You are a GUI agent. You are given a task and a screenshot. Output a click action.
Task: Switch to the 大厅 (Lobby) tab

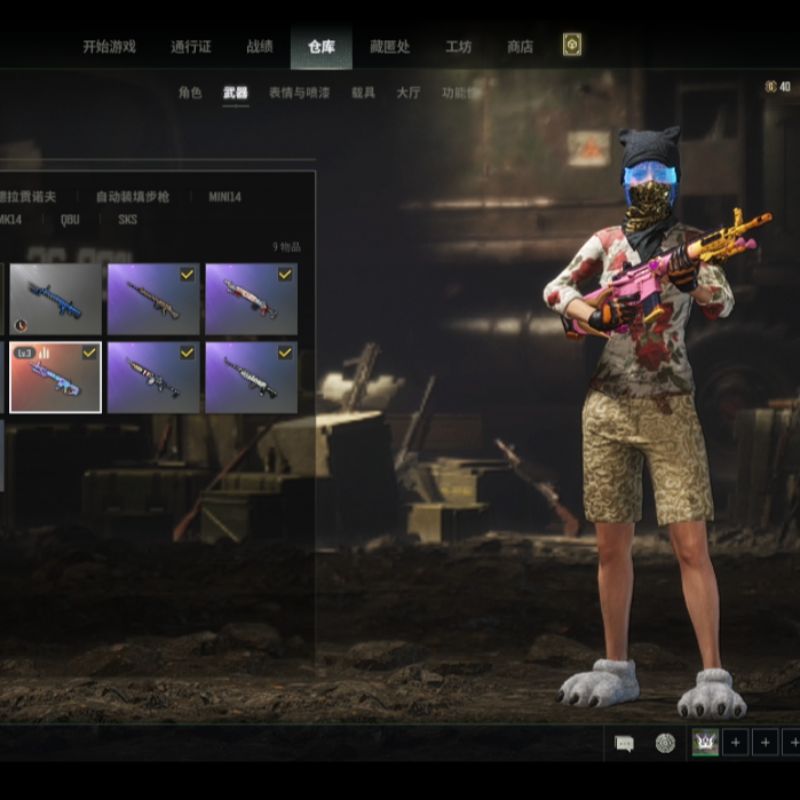[408, 93]
